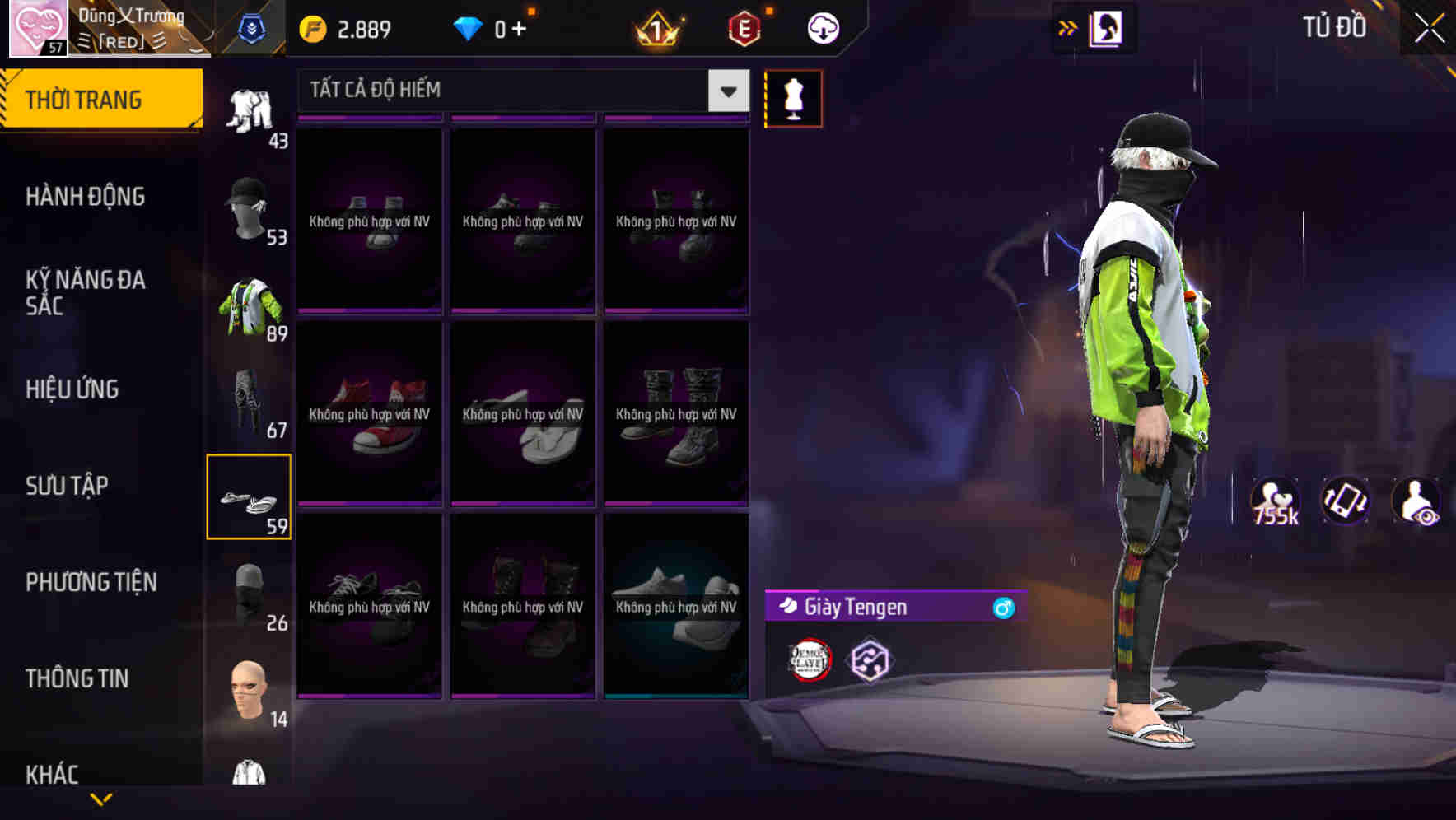Select the white sneakers Không phù hợp thumbnail

pyautogui.click(x=675, y=608)
